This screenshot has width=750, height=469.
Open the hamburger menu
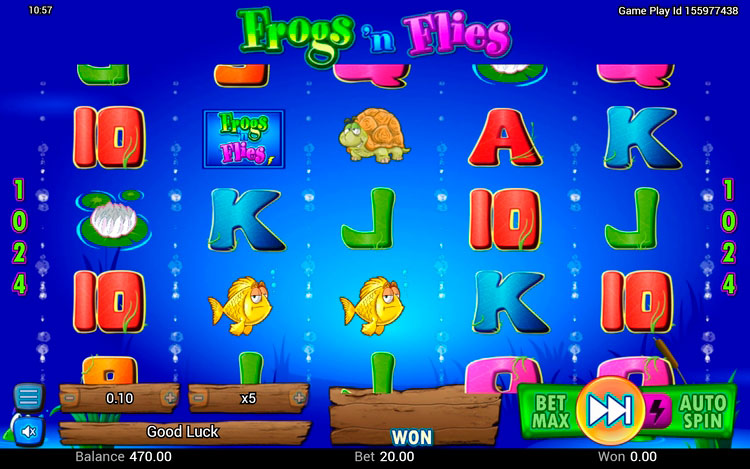[29, 397]
